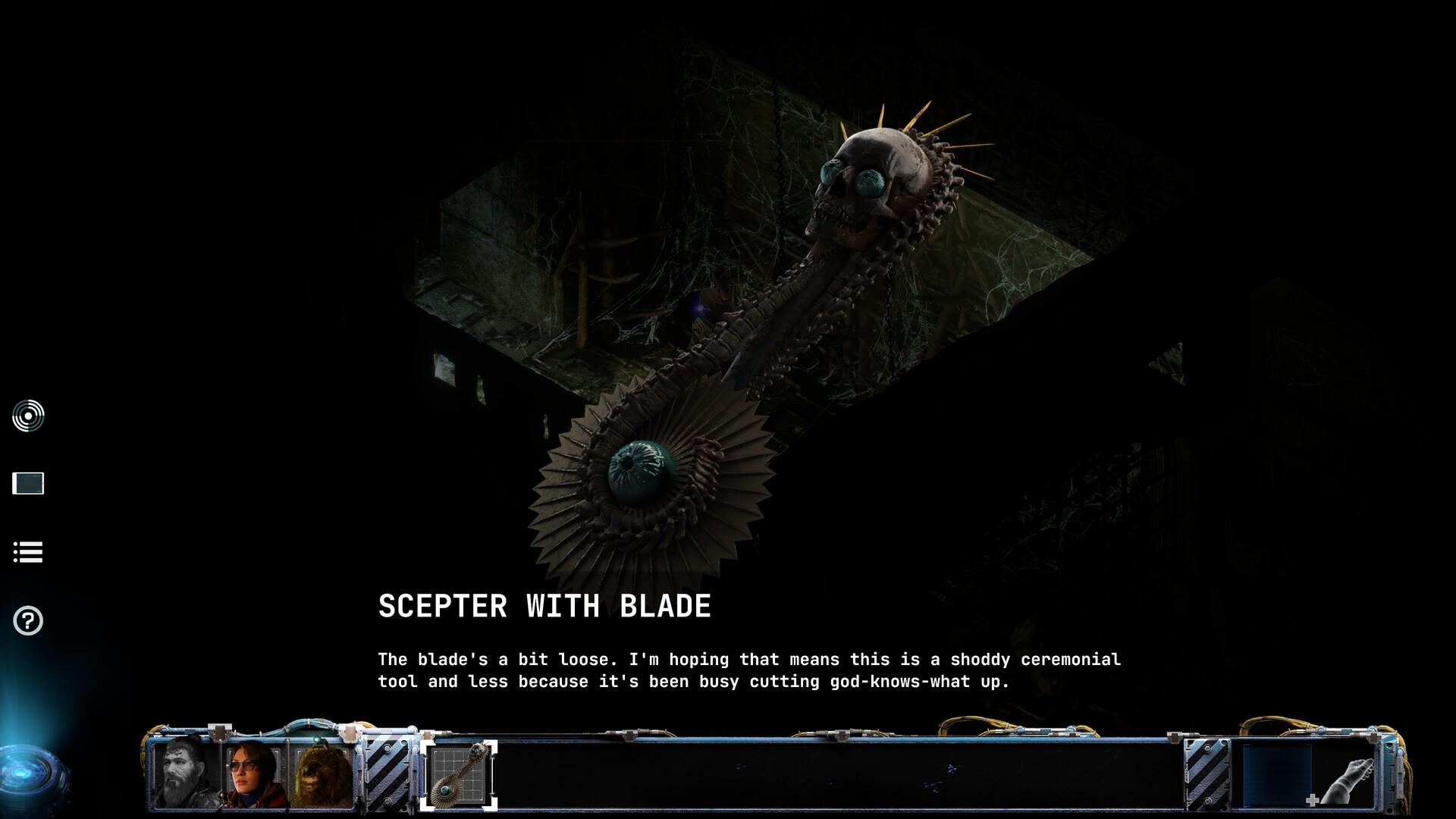Open the bulleted list menu icon
Screen dimensions: 1456x819
coord(28,552)
